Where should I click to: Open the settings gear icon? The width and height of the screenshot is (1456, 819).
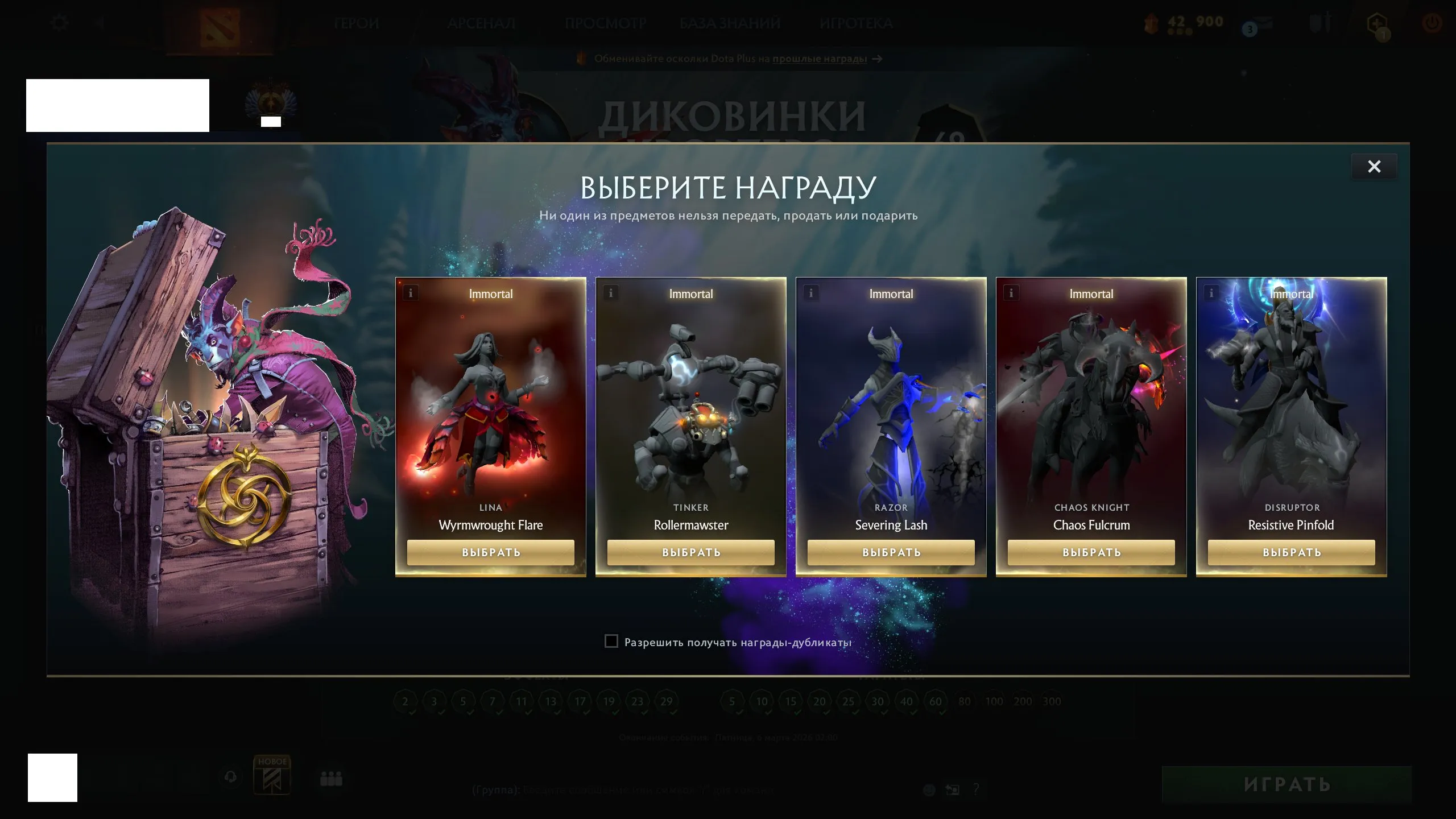tap(59, 22)
